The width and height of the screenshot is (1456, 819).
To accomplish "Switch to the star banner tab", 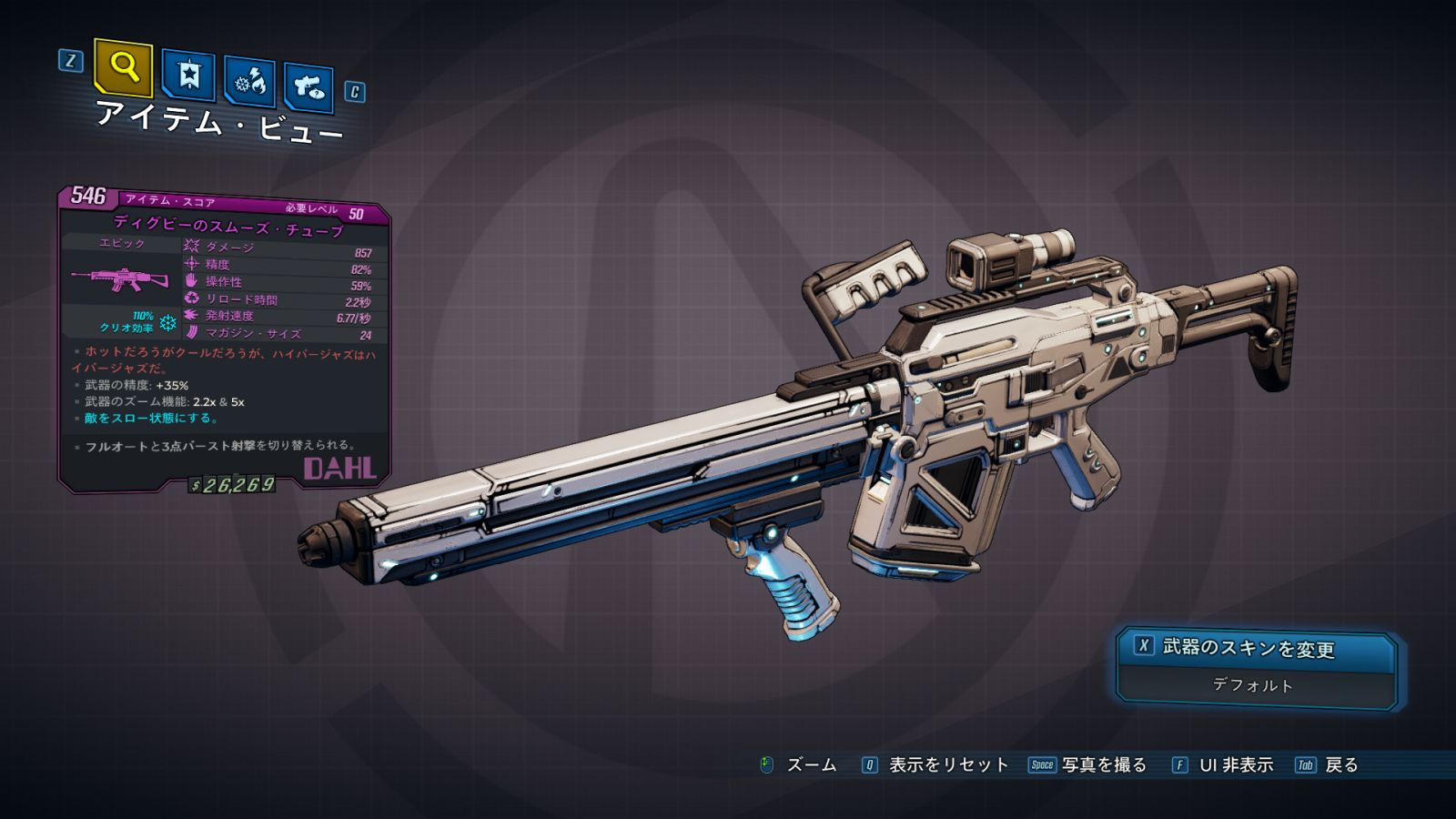I will 188,75.
